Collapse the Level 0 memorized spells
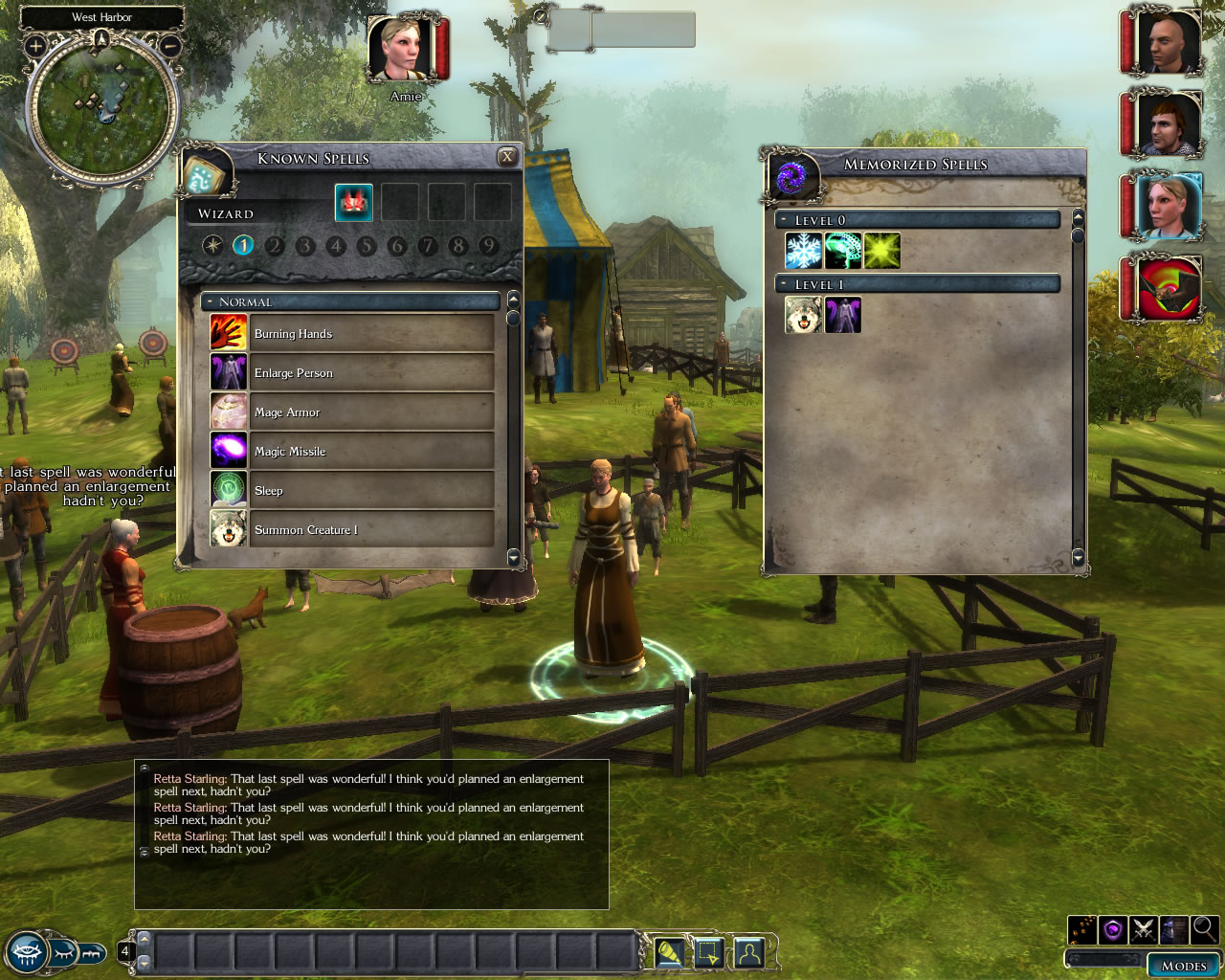 pyautogui.click(x=784, y=220)
